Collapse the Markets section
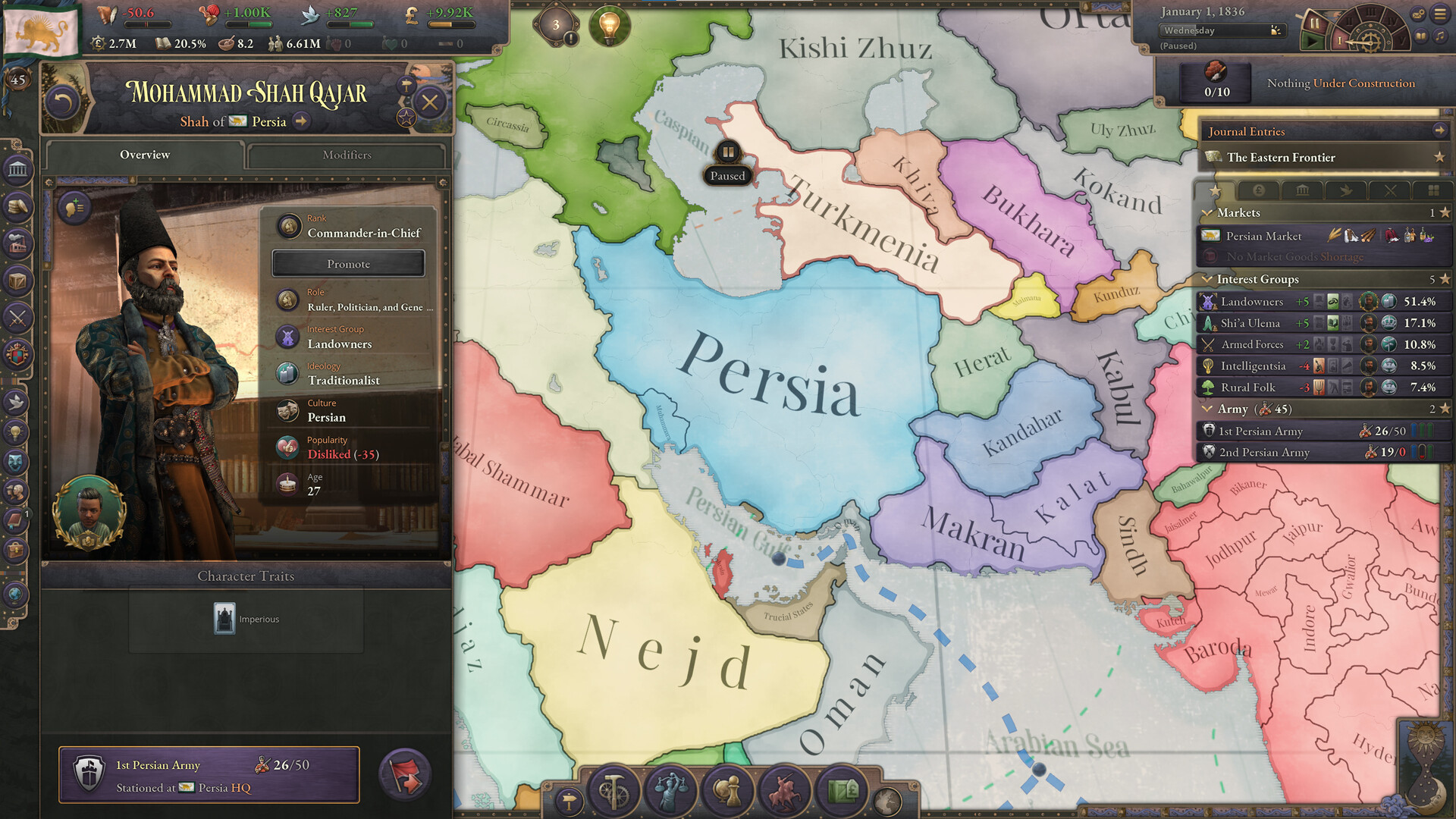 [1209, 213]
